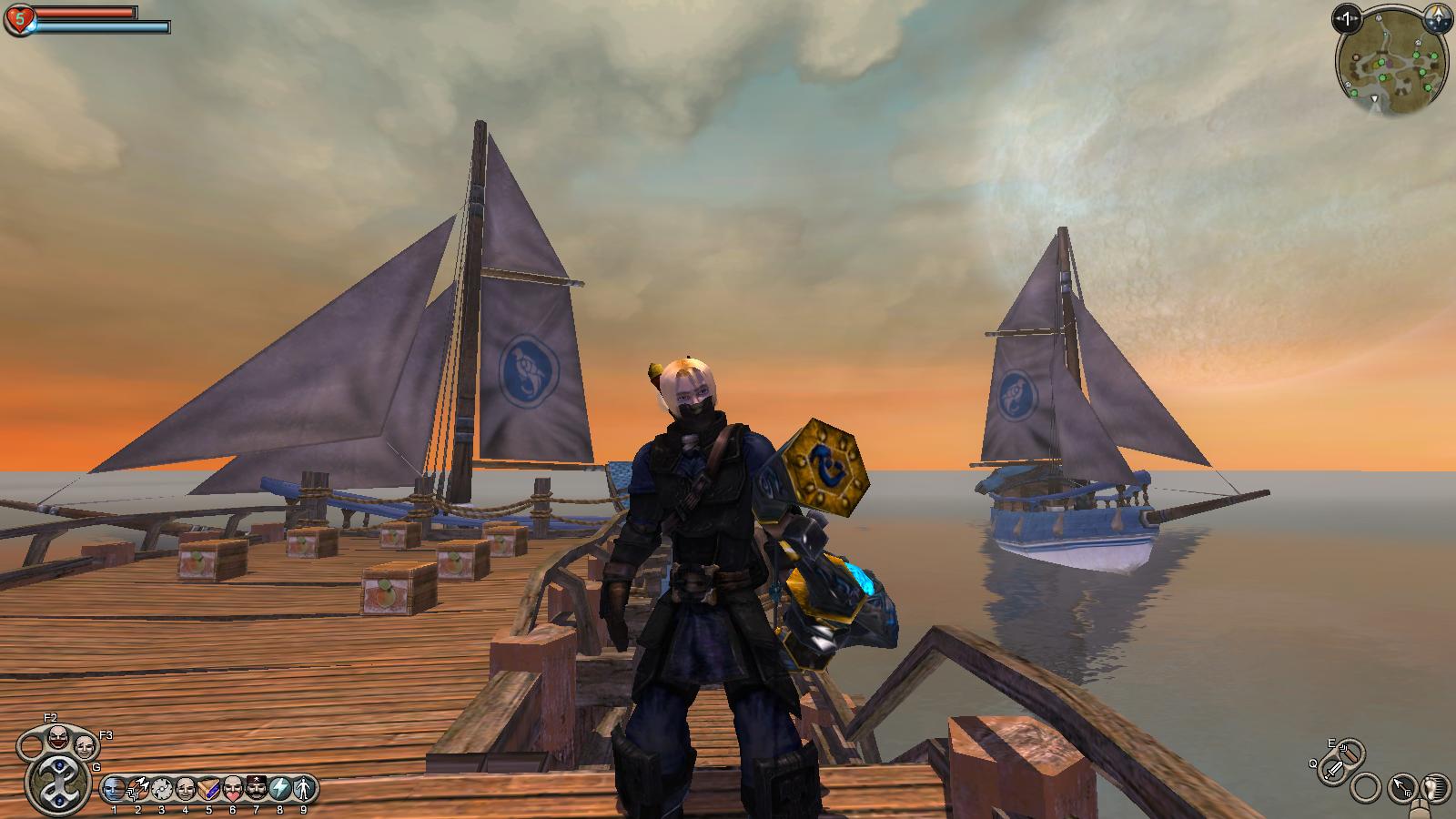Click the minimap zoom level indicator

pyautogui.click(x=1348, y=17)
